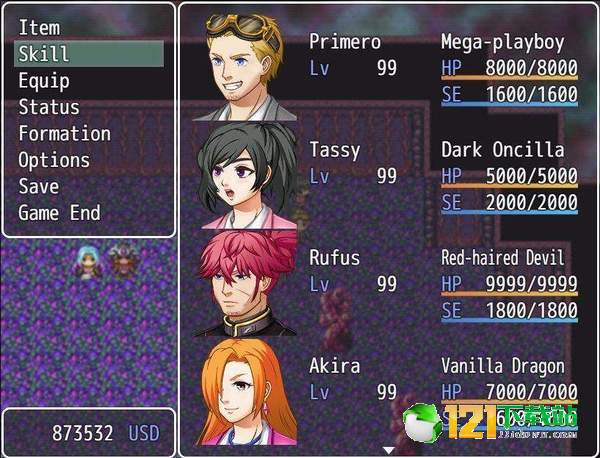Screen dimensions: 600x458
Task: Select Tassy's party row
Action: click(388, 176)
